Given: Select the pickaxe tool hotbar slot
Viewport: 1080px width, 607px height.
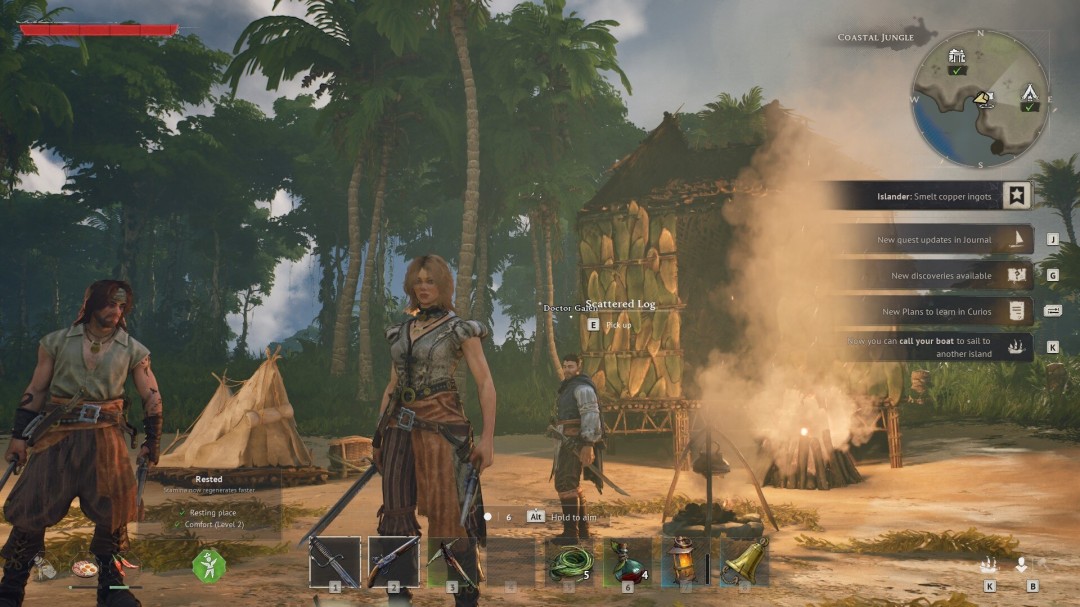Looking at the screenshot, I should pos(452,561).
